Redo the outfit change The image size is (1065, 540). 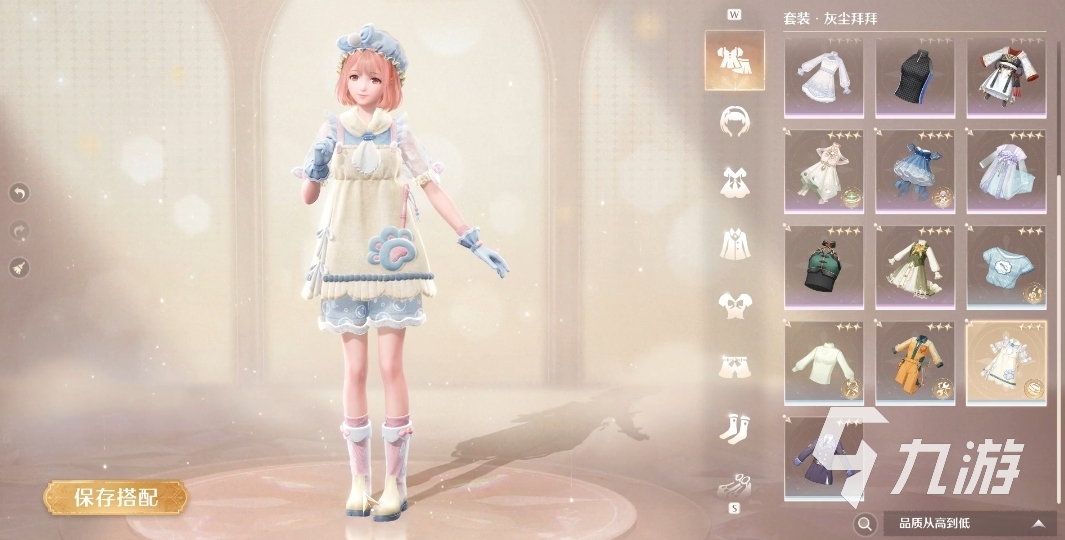[19, 230]
